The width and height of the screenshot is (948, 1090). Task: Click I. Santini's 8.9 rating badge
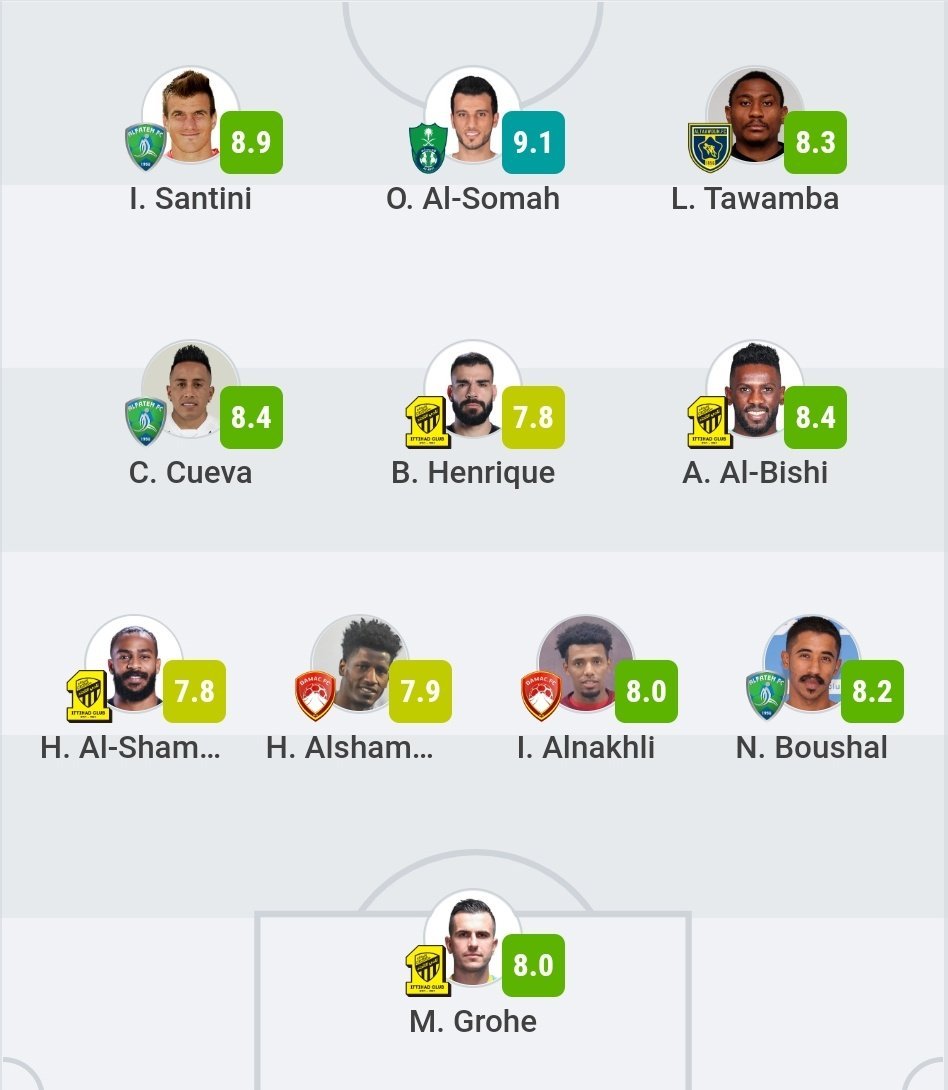pyautogui.click(x=251, y=142)
